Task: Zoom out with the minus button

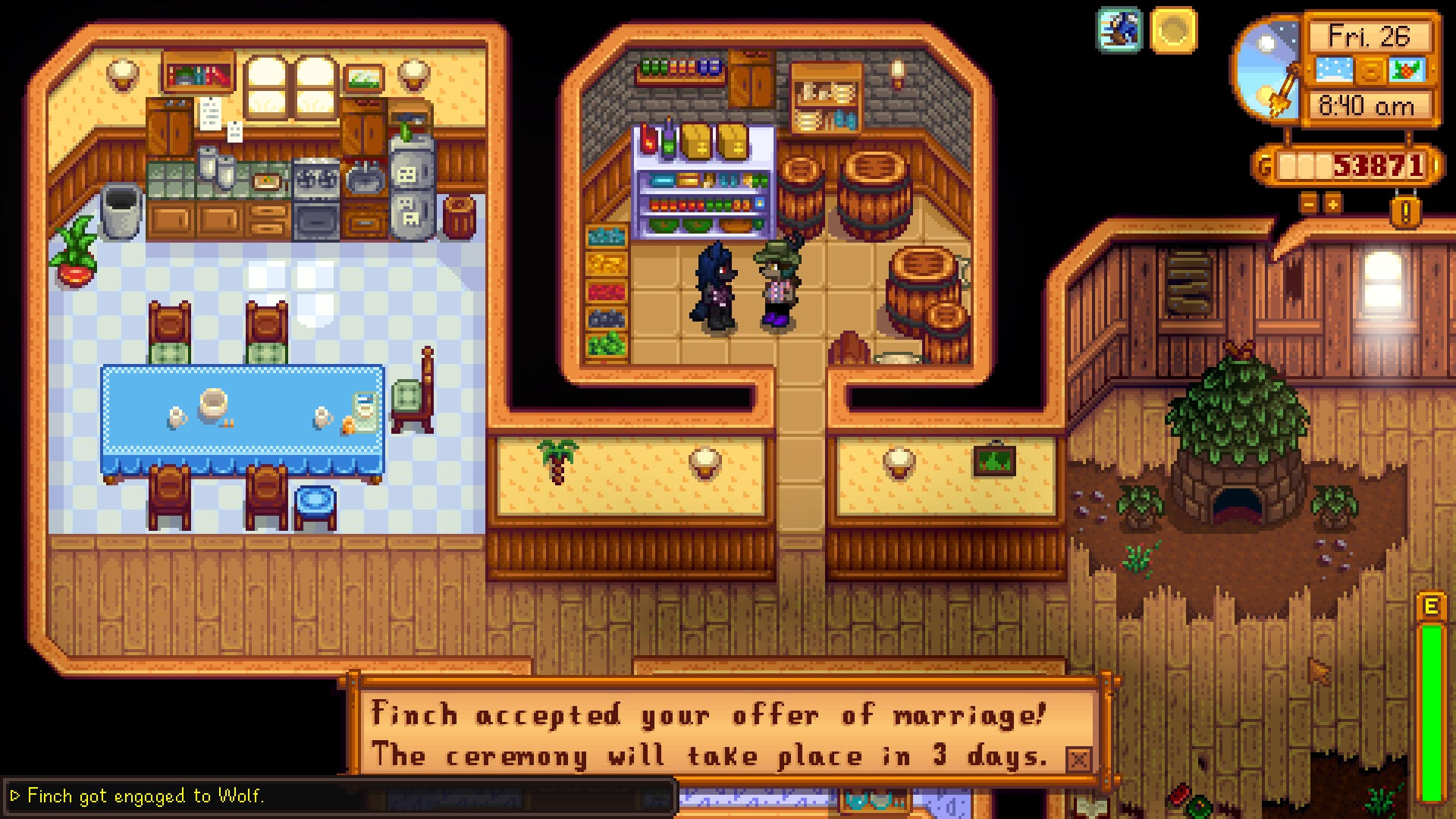Action: click(1309, 203)
